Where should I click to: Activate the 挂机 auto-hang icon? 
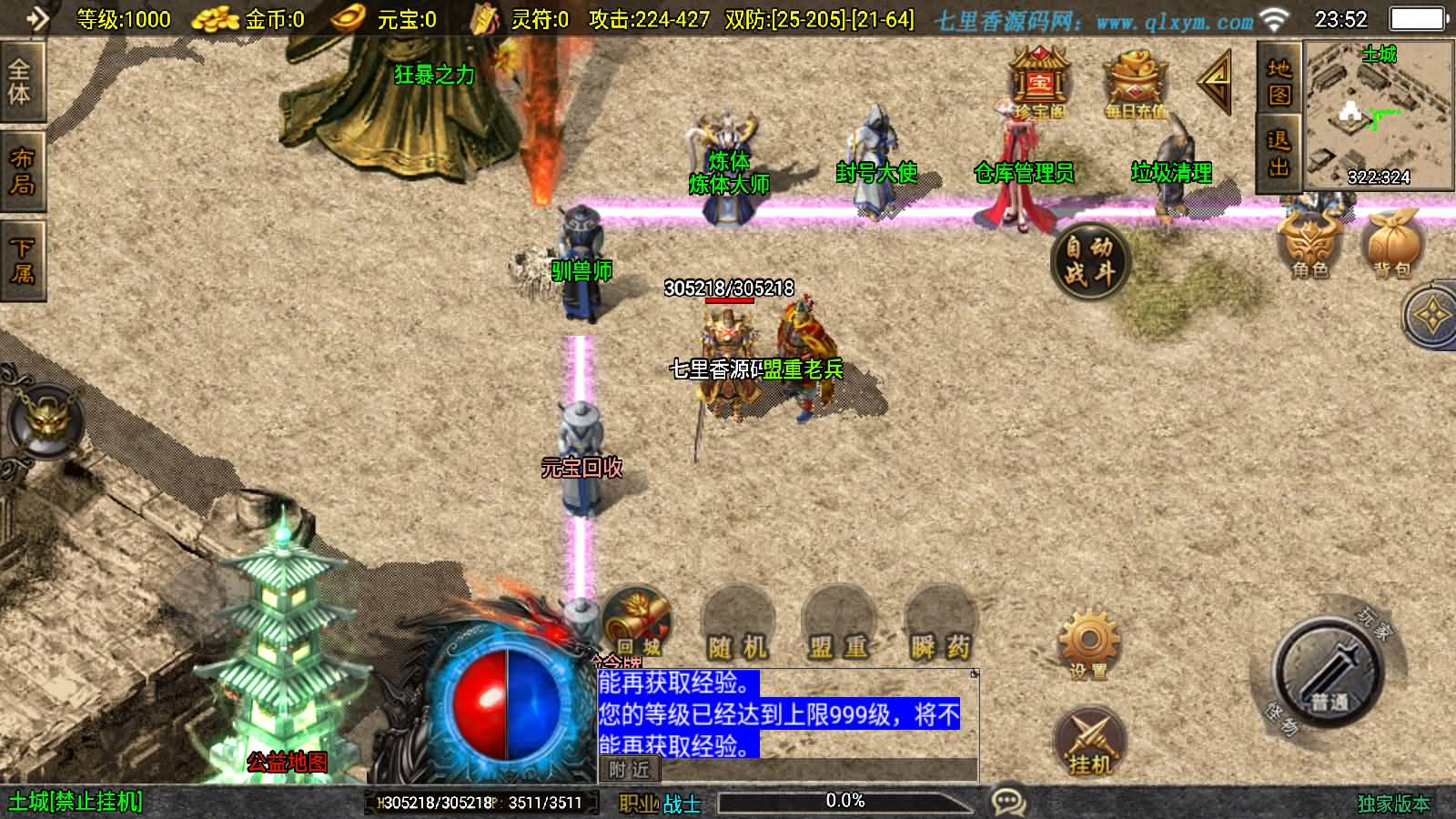(1088, 739)
